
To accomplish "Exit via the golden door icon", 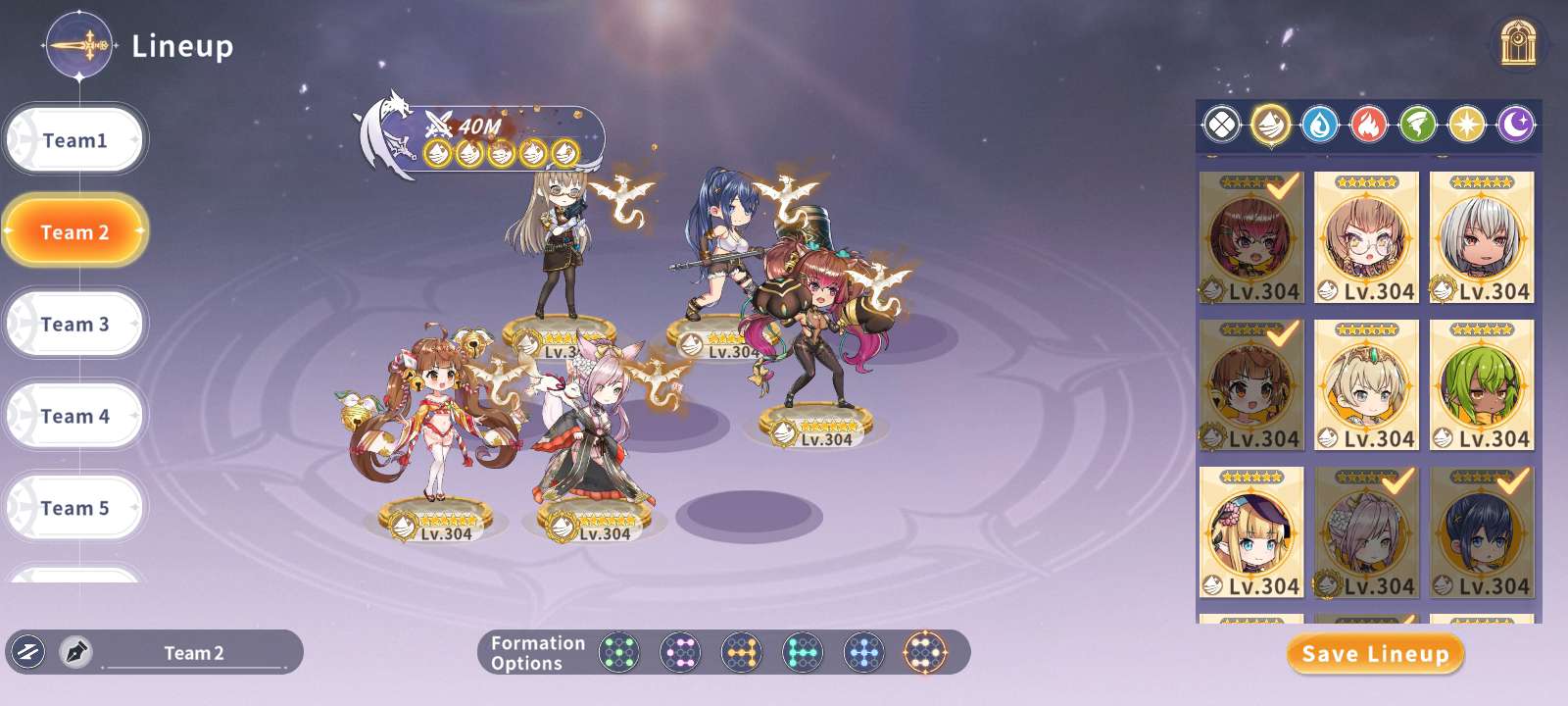I will [1518, 44].
